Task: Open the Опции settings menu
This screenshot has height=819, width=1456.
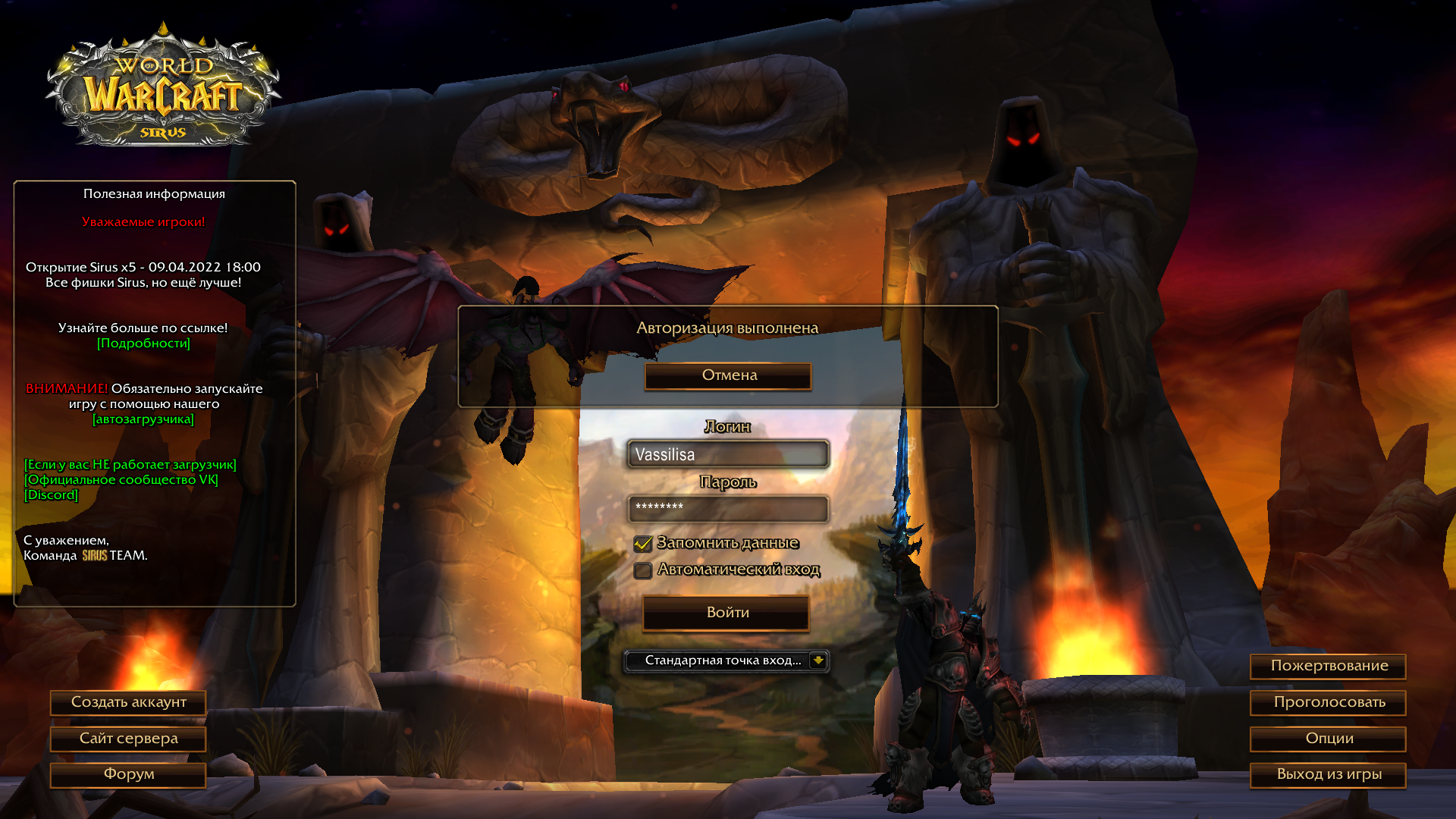Action: pos(1329,739)
